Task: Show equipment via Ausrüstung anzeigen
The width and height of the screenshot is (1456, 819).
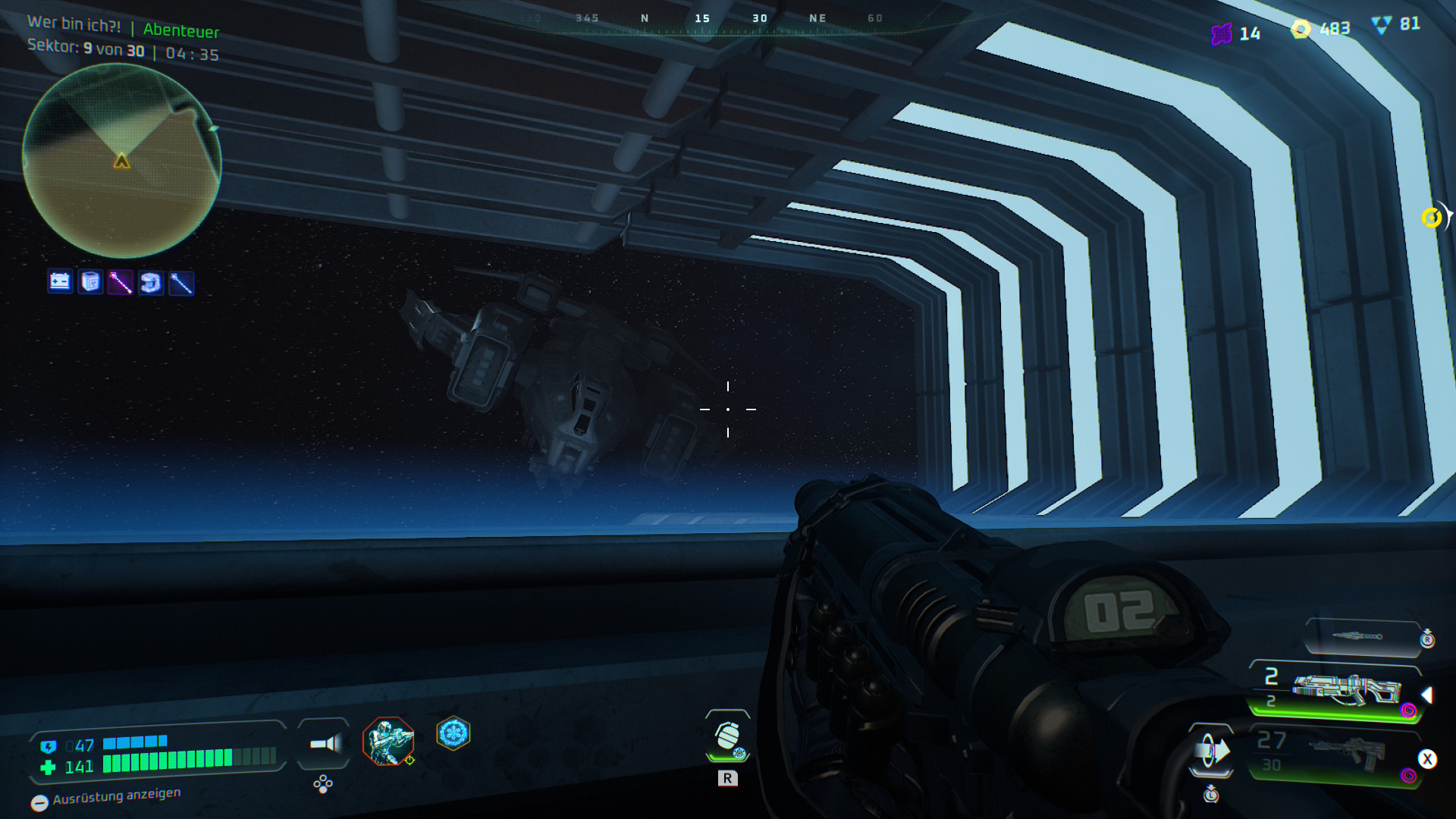Action: pos(106,798)
